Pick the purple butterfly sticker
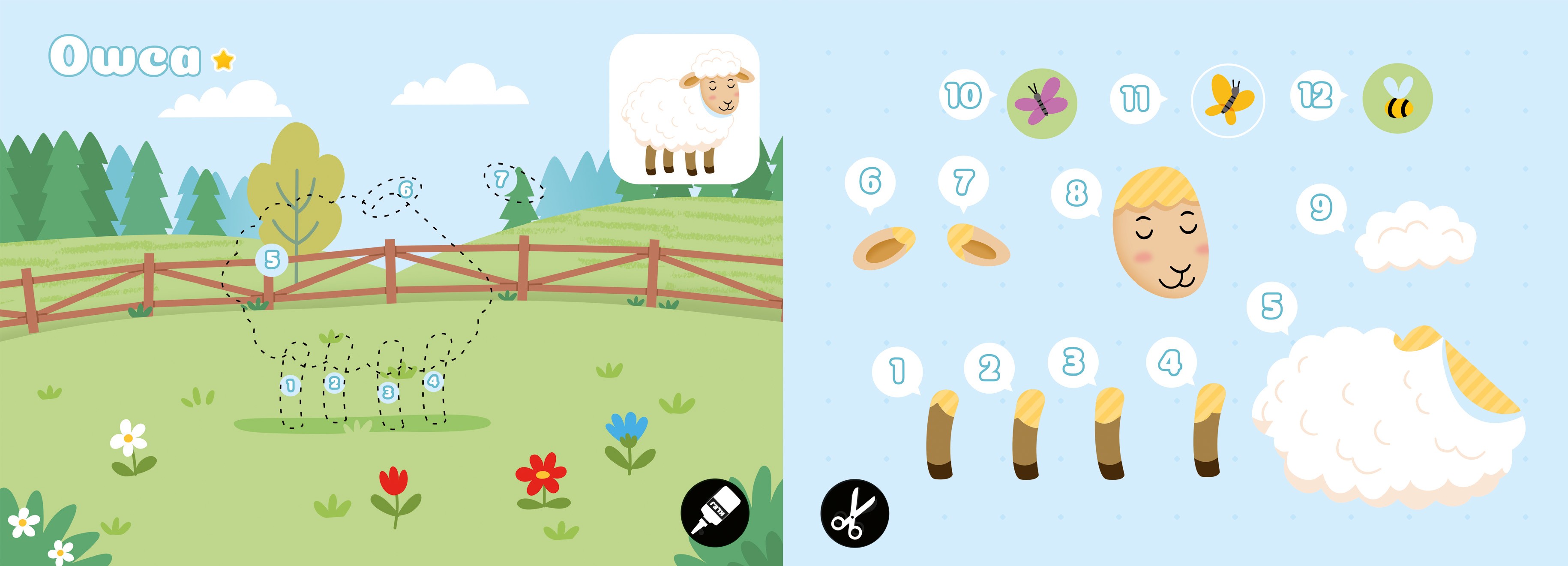Viewport: 1568px width, 566px height. tap(1041, 103)
